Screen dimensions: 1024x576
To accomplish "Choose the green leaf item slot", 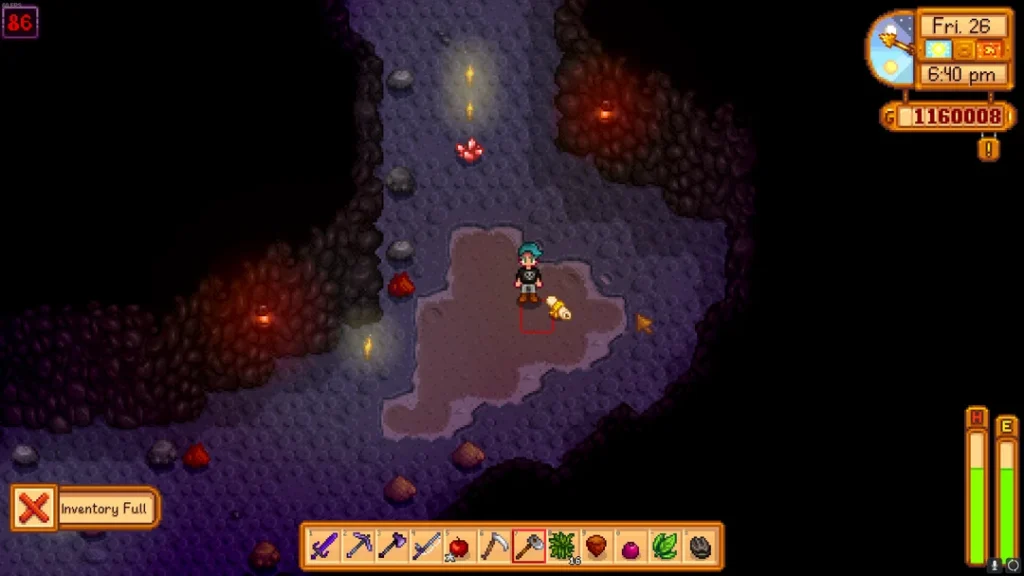I will (664, 546).
